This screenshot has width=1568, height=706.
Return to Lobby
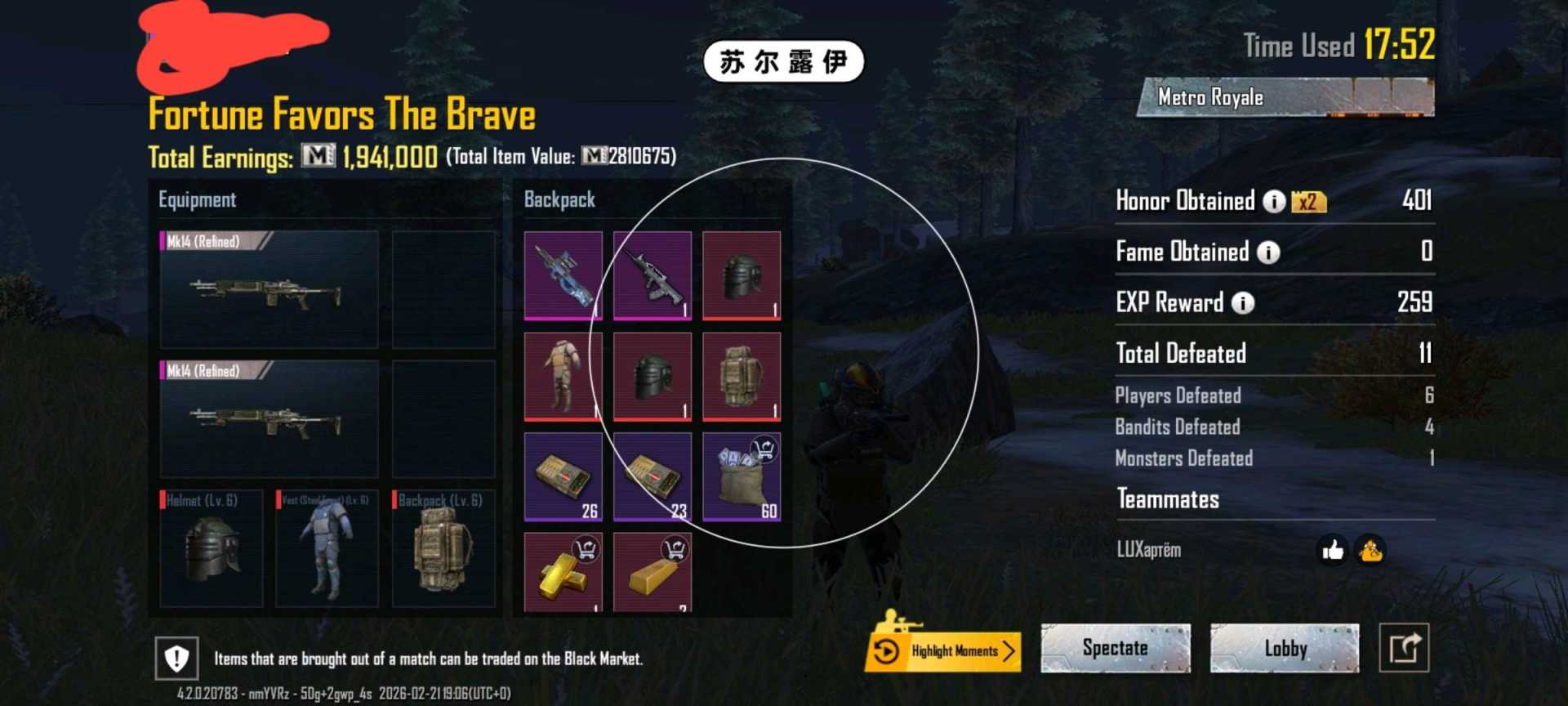point(1285,648)
